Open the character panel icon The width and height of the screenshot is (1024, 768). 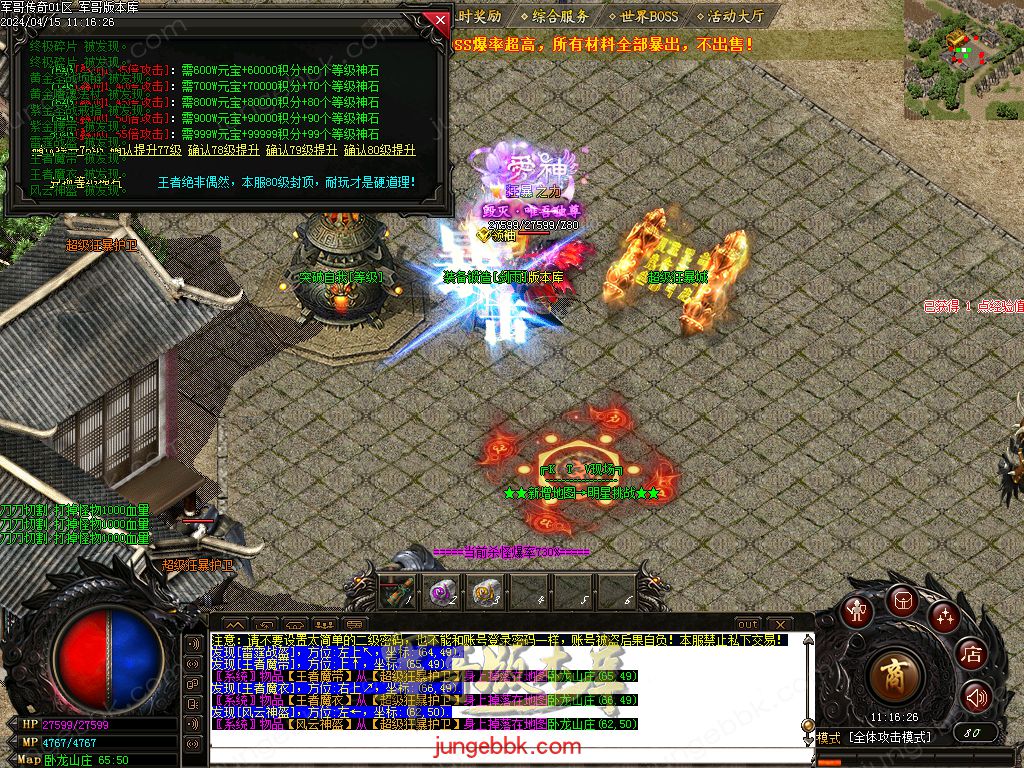(856, 611)
